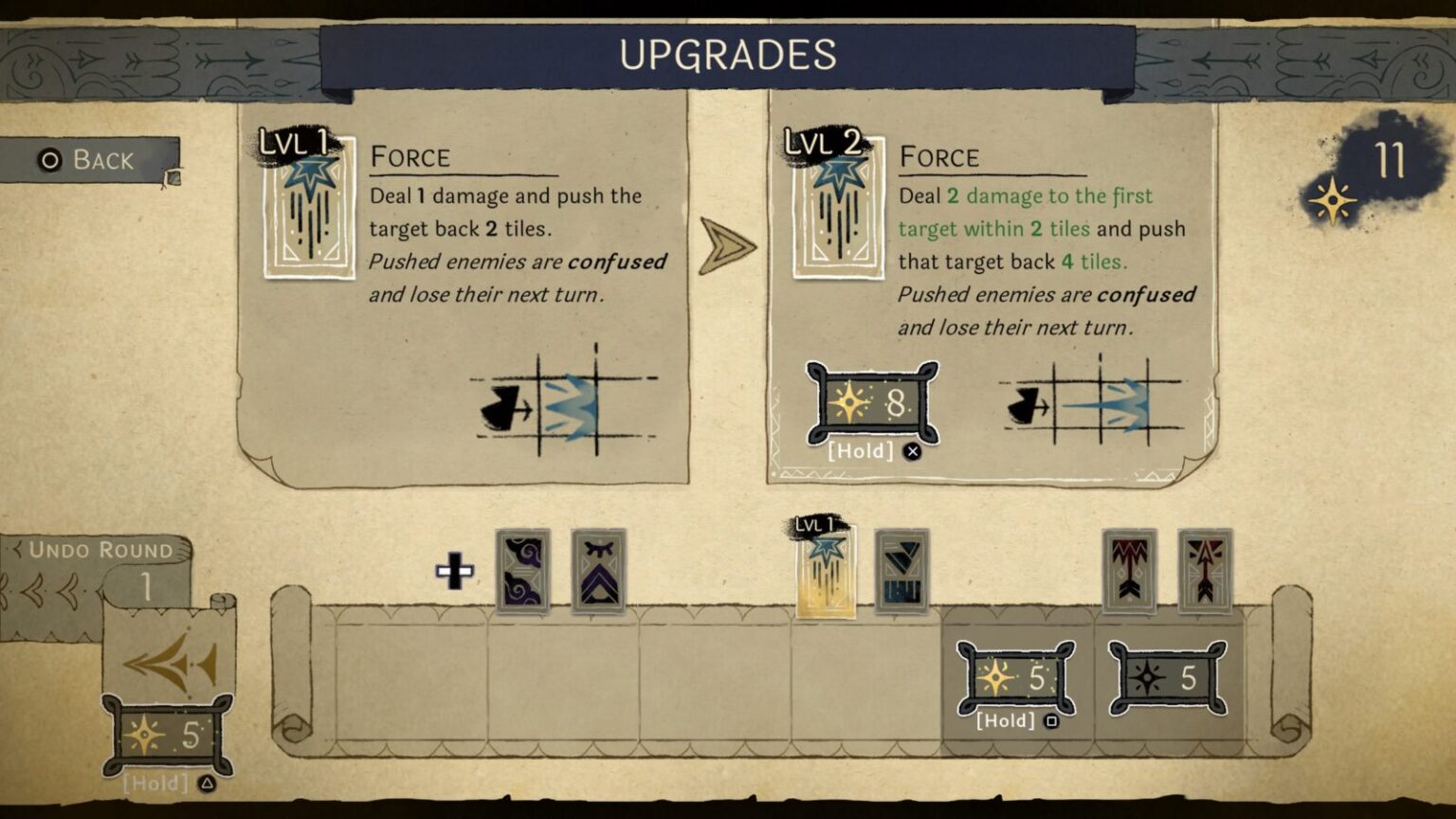Select the purple swirl skill card

coord(523,572)
